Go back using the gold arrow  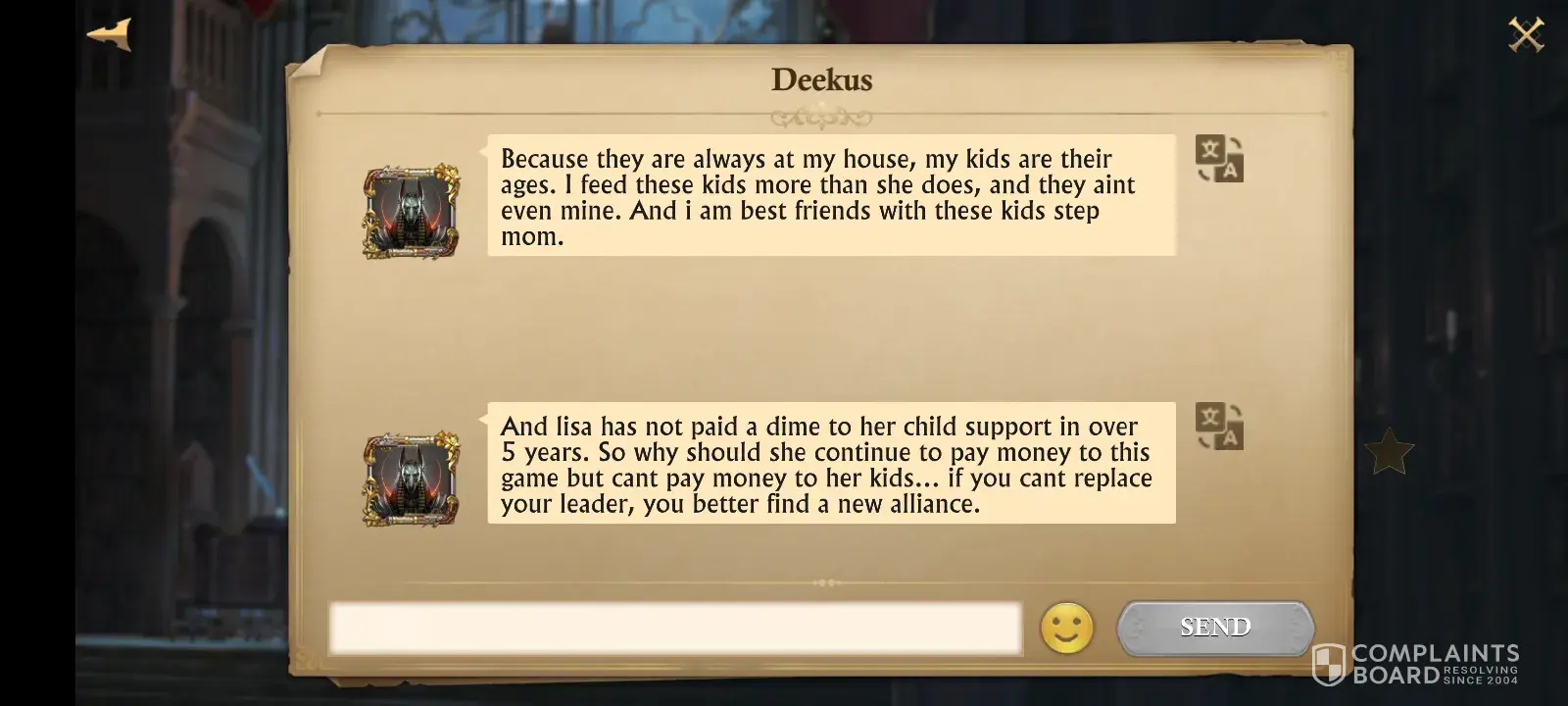(x=109, y=35)
